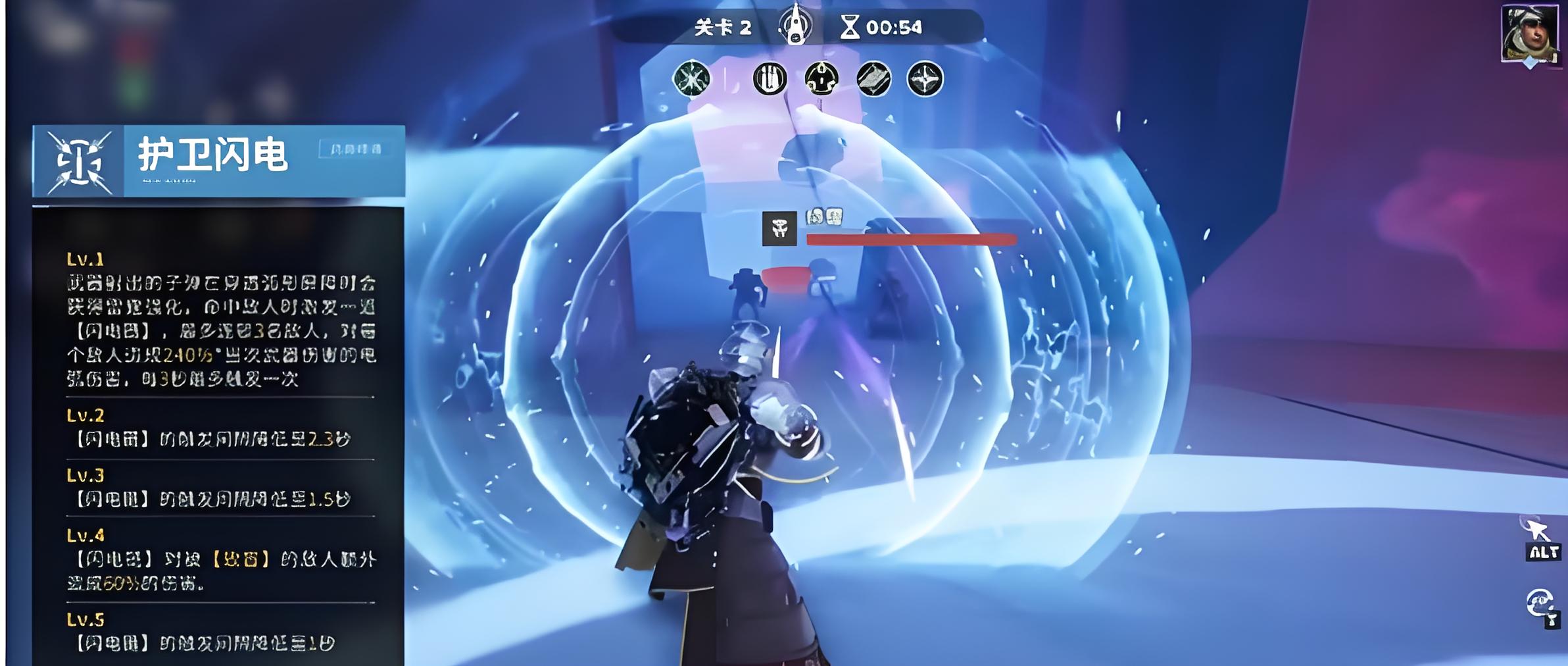Click the skull marker beside enemy health bar

click(x=779, y=228)
